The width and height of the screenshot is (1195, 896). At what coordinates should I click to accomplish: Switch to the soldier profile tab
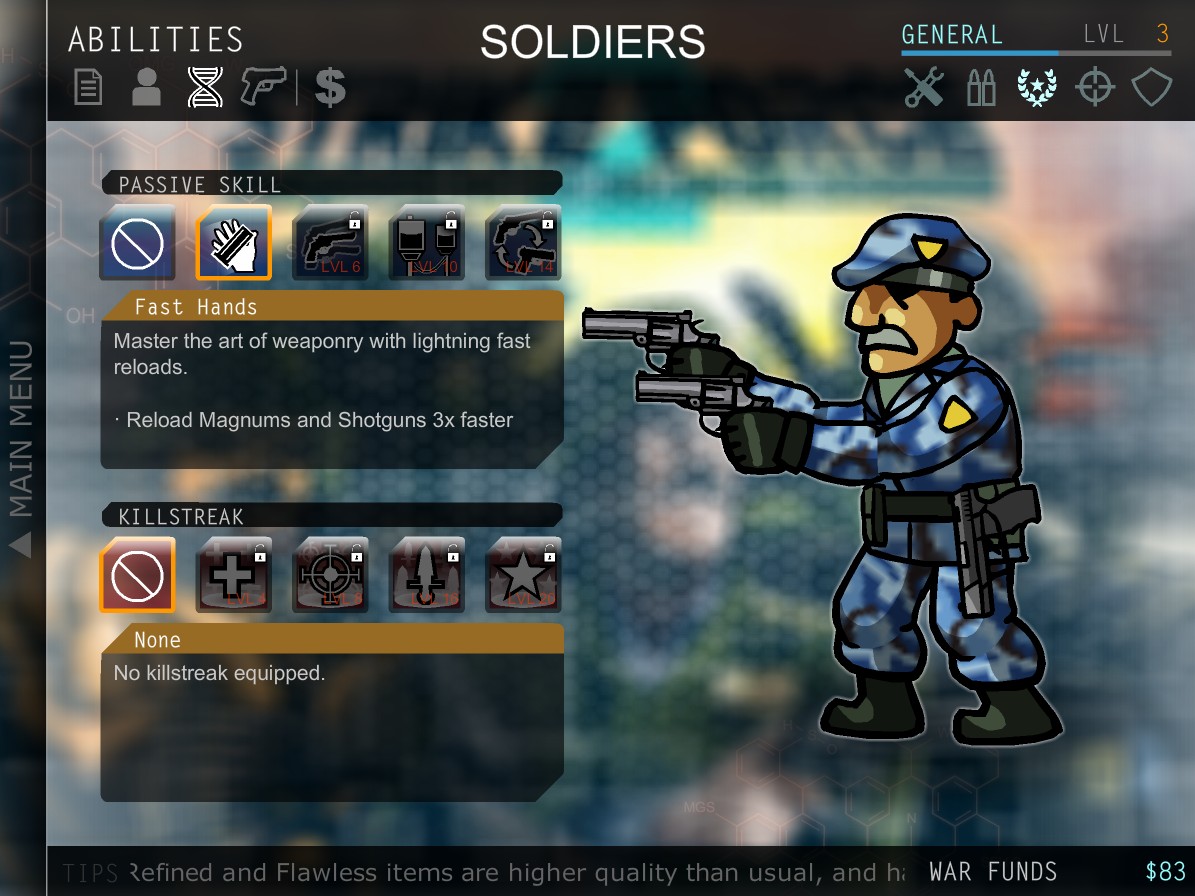click(x=146, y=88)
